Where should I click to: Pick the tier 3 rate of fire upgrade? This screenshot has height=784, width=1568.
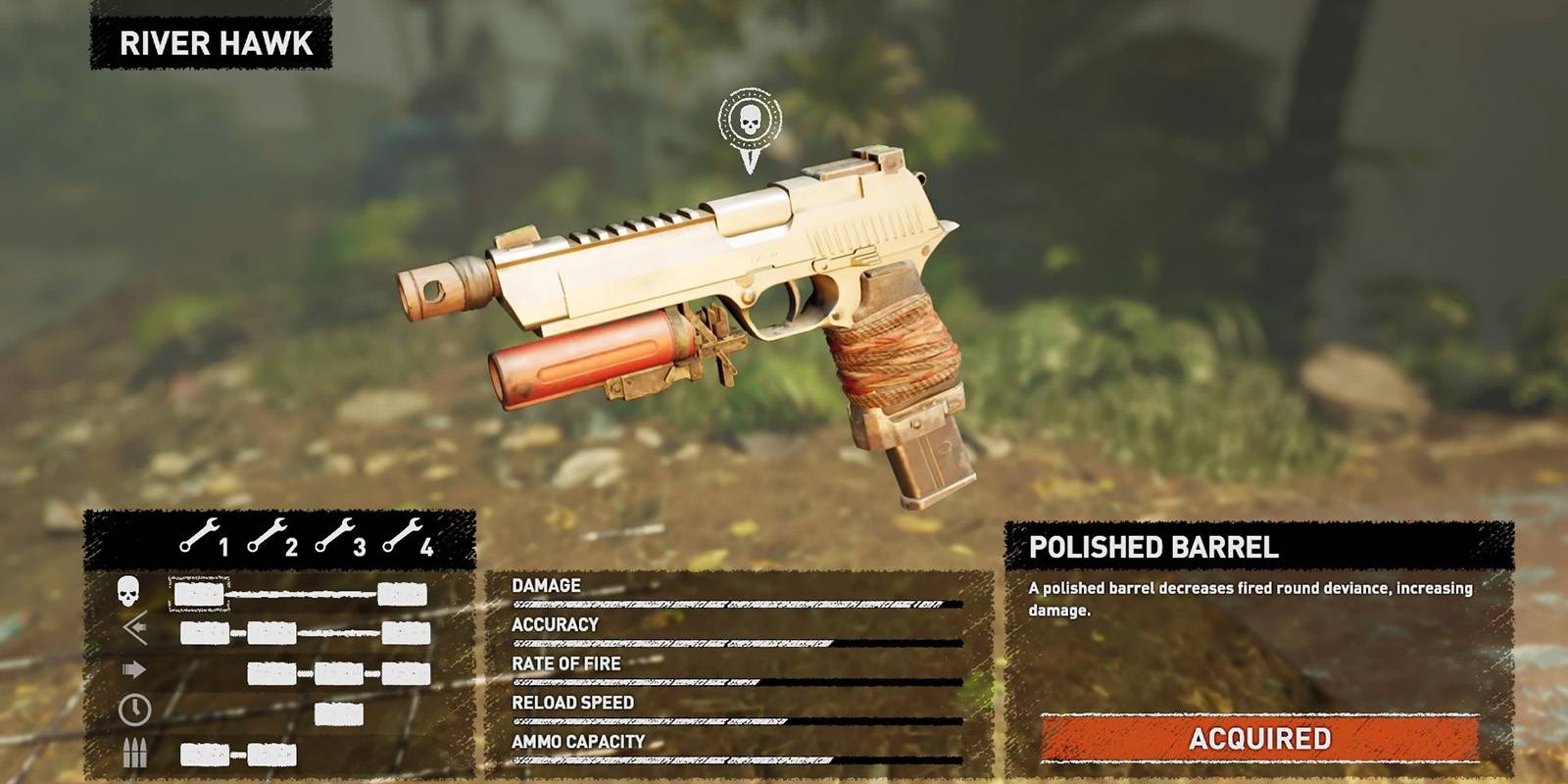click(x=339, y=673)
